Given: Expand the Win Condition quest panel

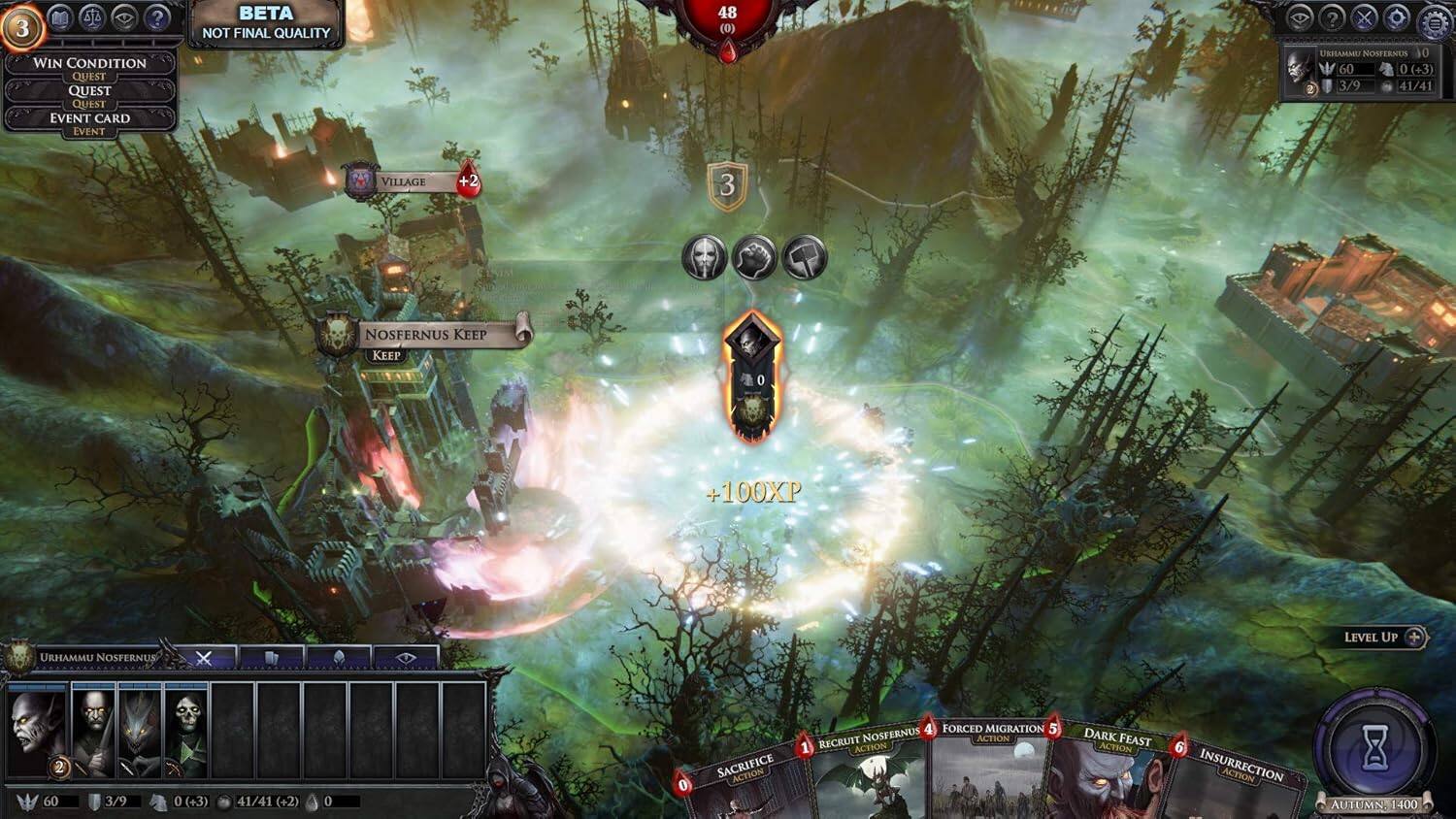Looking at the screenshot, I should [x=90, y=64].
